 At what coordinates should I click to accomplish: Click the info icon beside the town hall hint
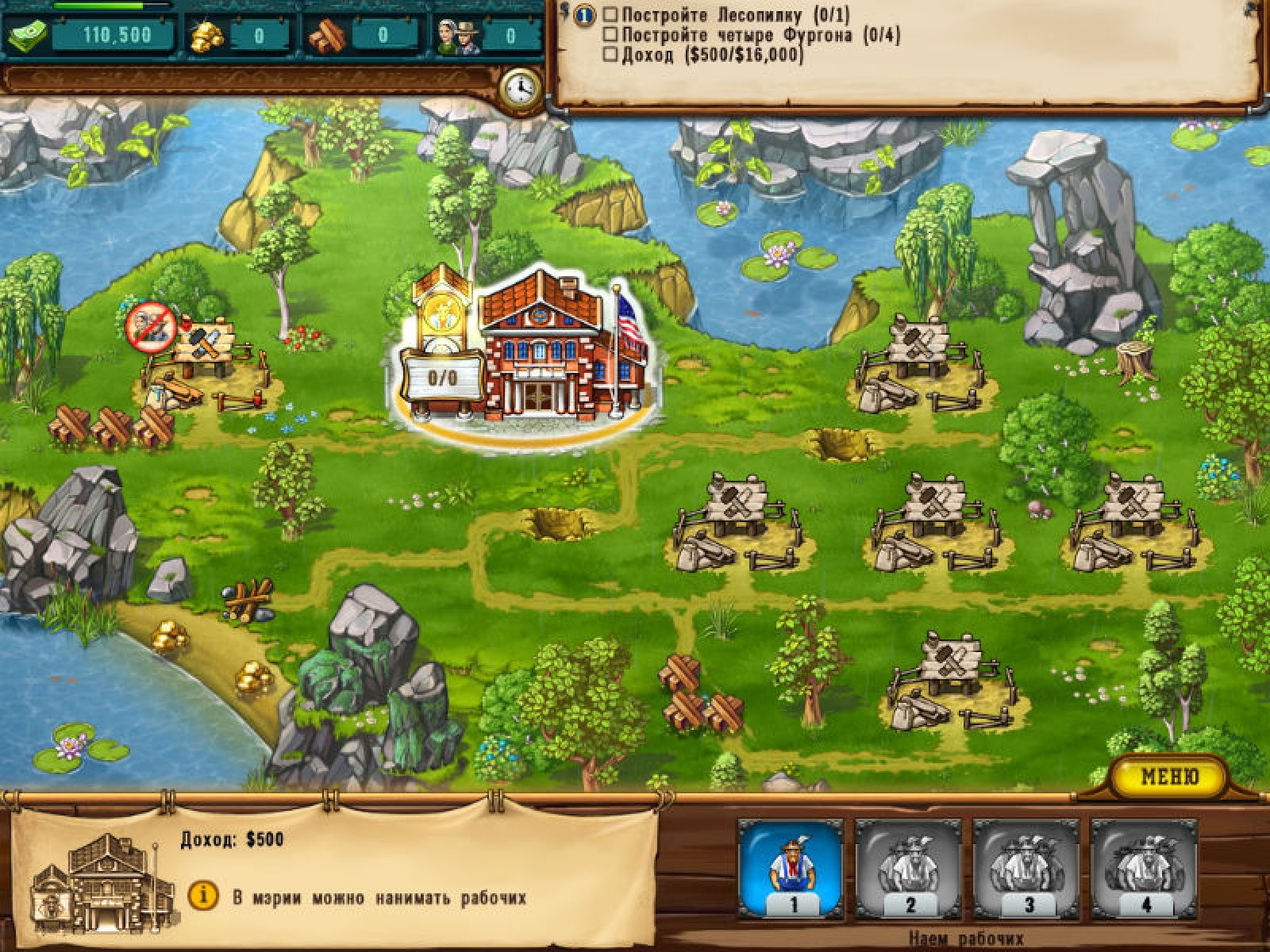[x=203, y=897]
